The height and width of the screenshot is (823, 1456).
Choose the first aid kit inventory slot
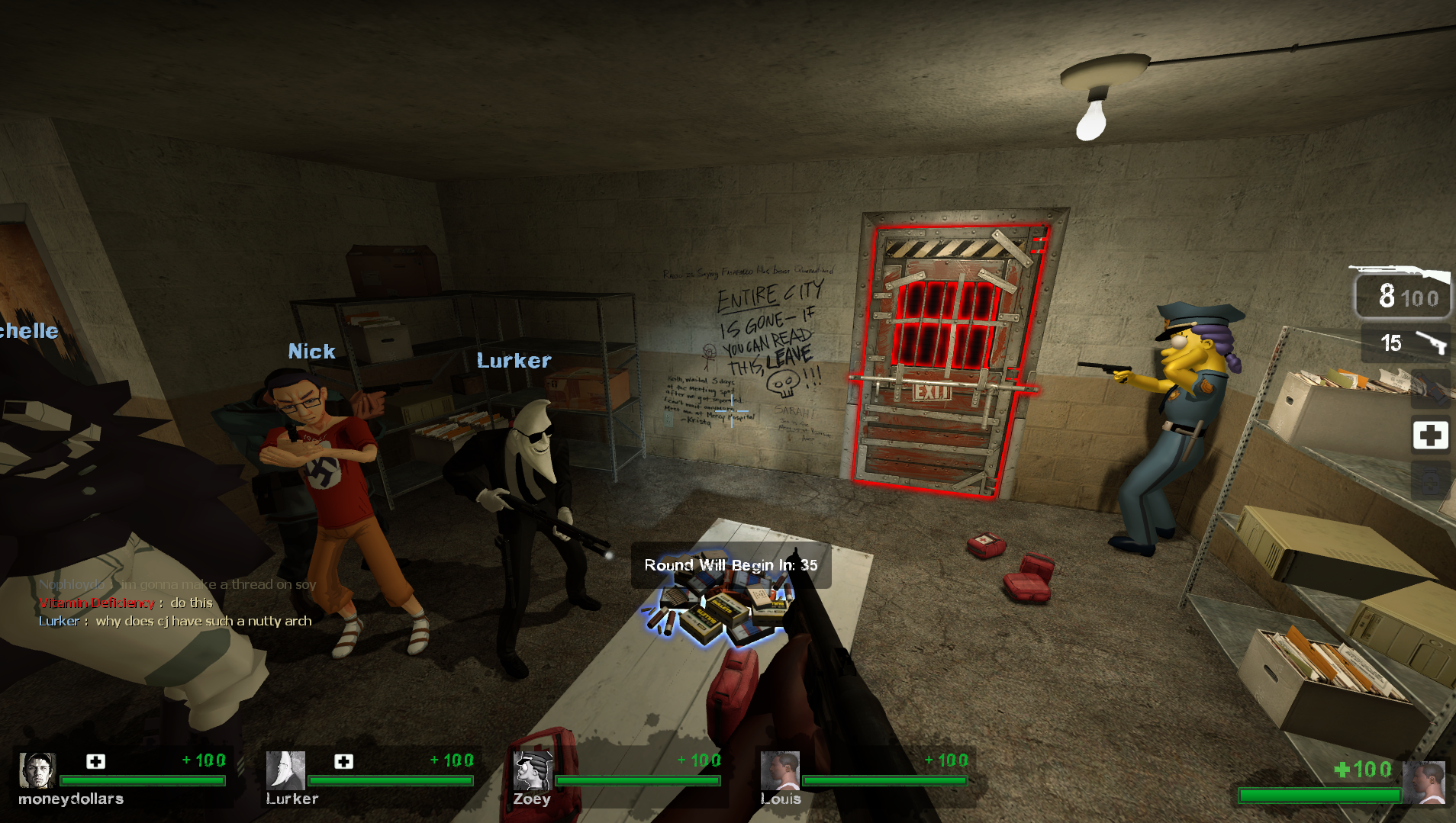[x=1430, y=436]
